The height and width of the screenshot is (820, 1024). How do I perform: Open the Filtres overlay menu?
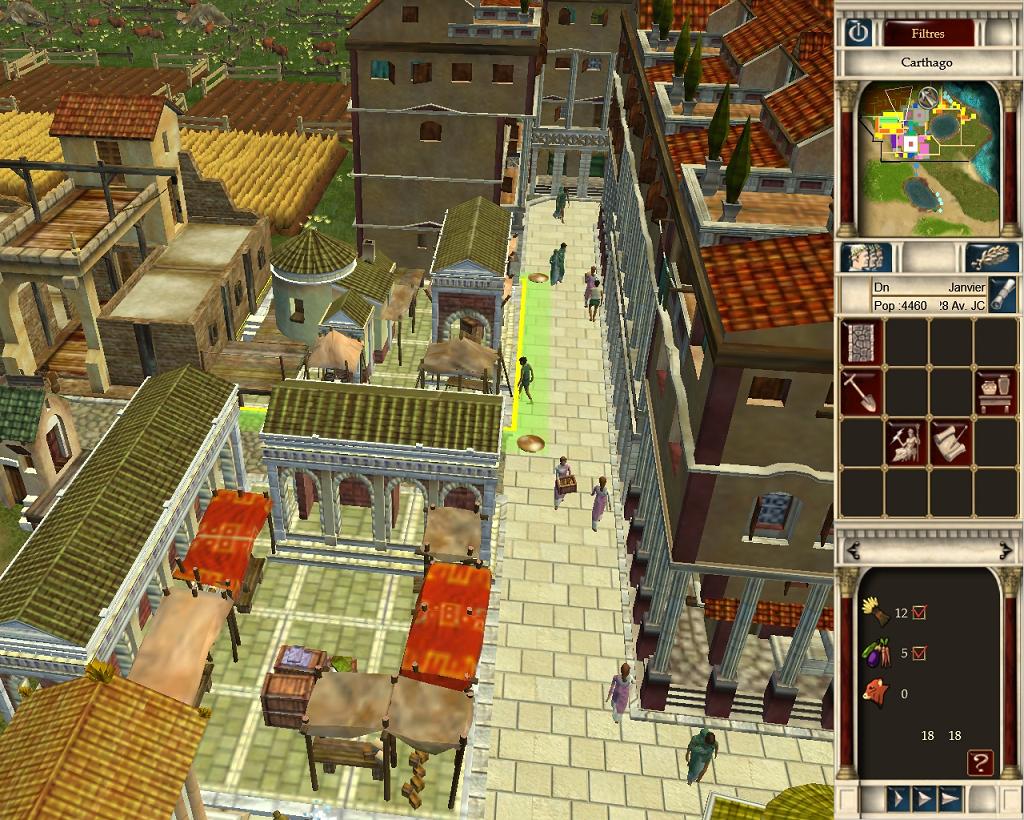click(928, 33)
